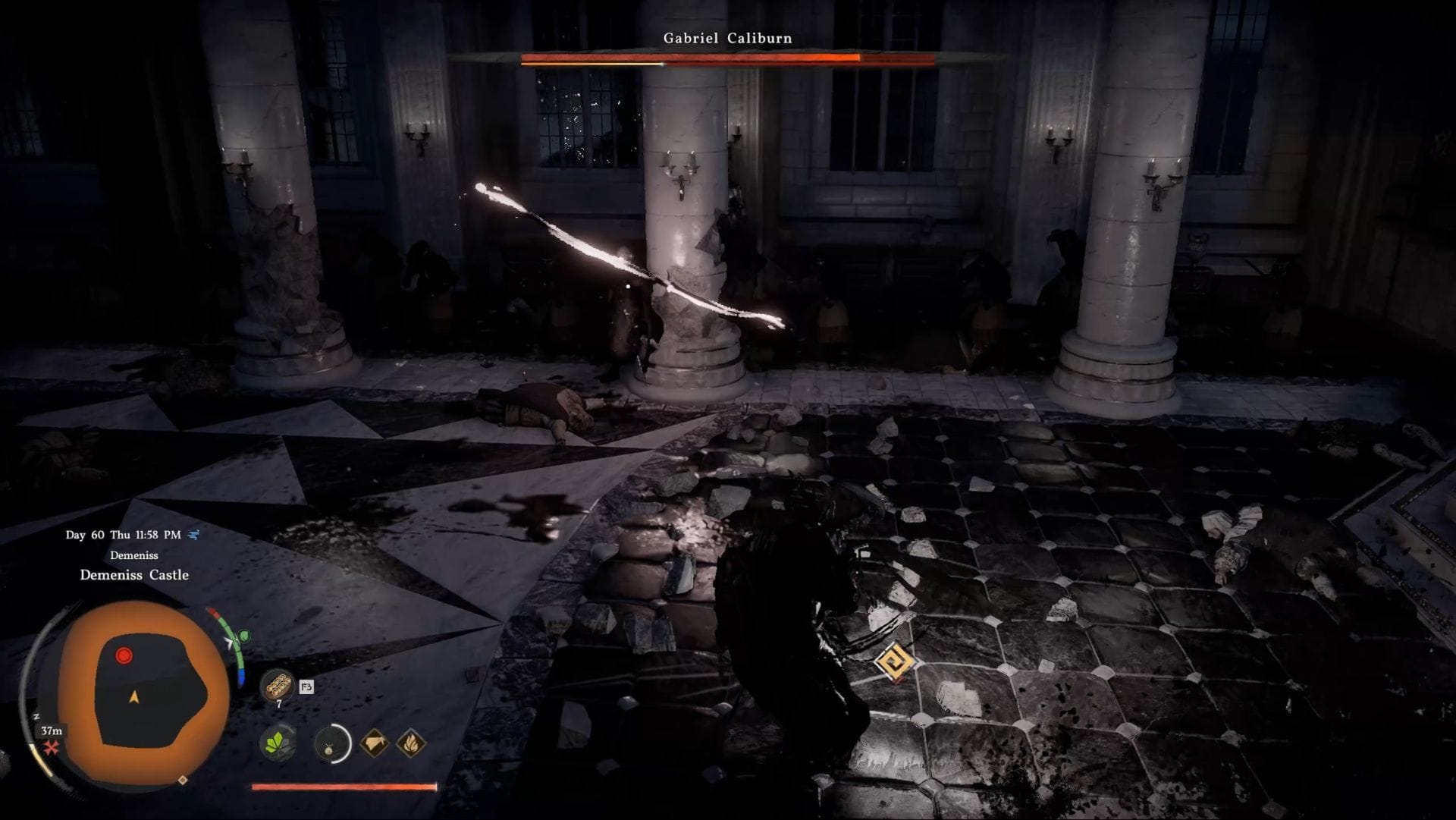Toggle the N compass indicator on the minimap
This screenshot has width=1456, height=820.
[36, 717]
